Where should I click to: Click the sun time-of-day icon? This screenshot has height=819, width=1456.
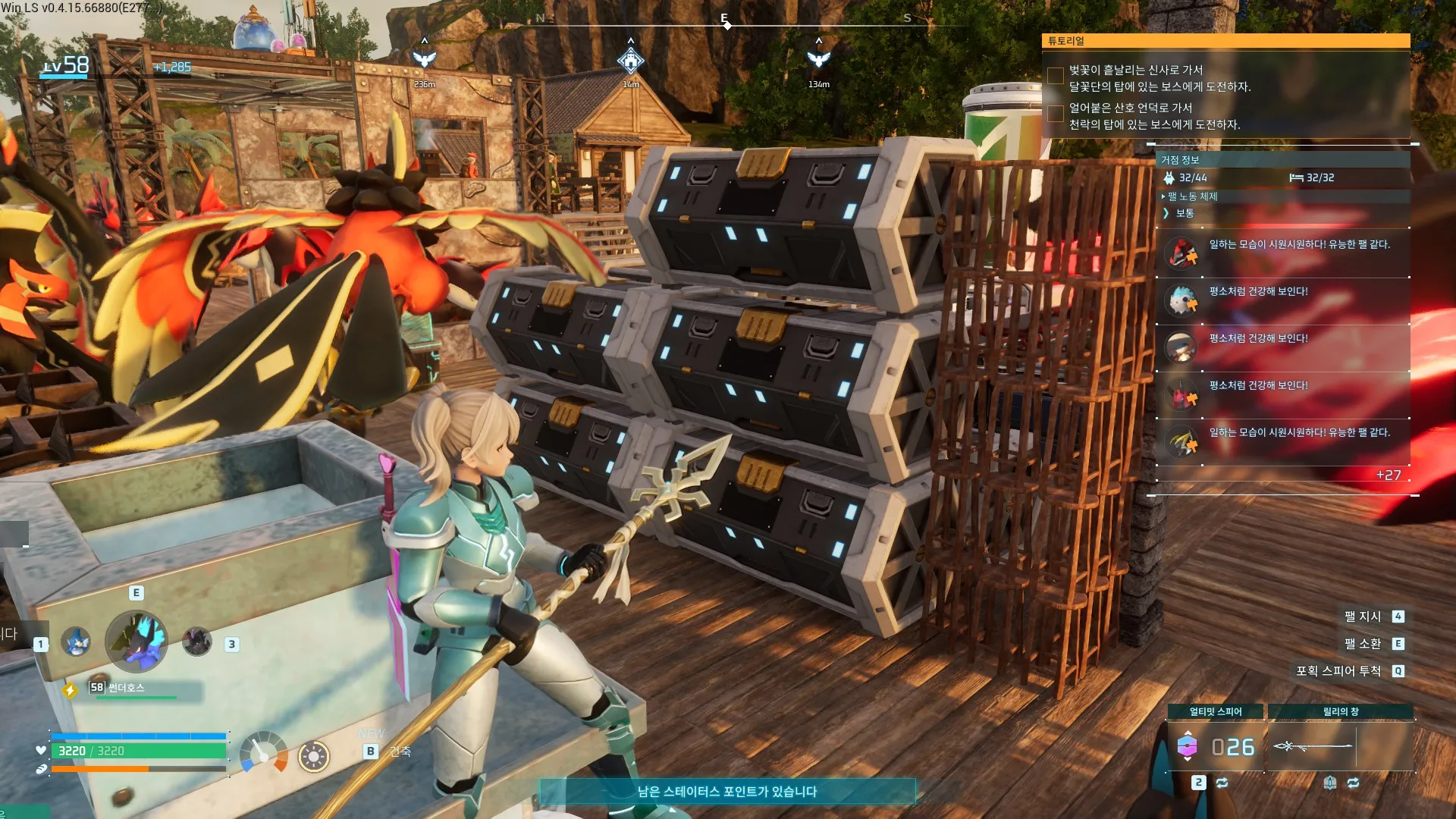point(313,756)
